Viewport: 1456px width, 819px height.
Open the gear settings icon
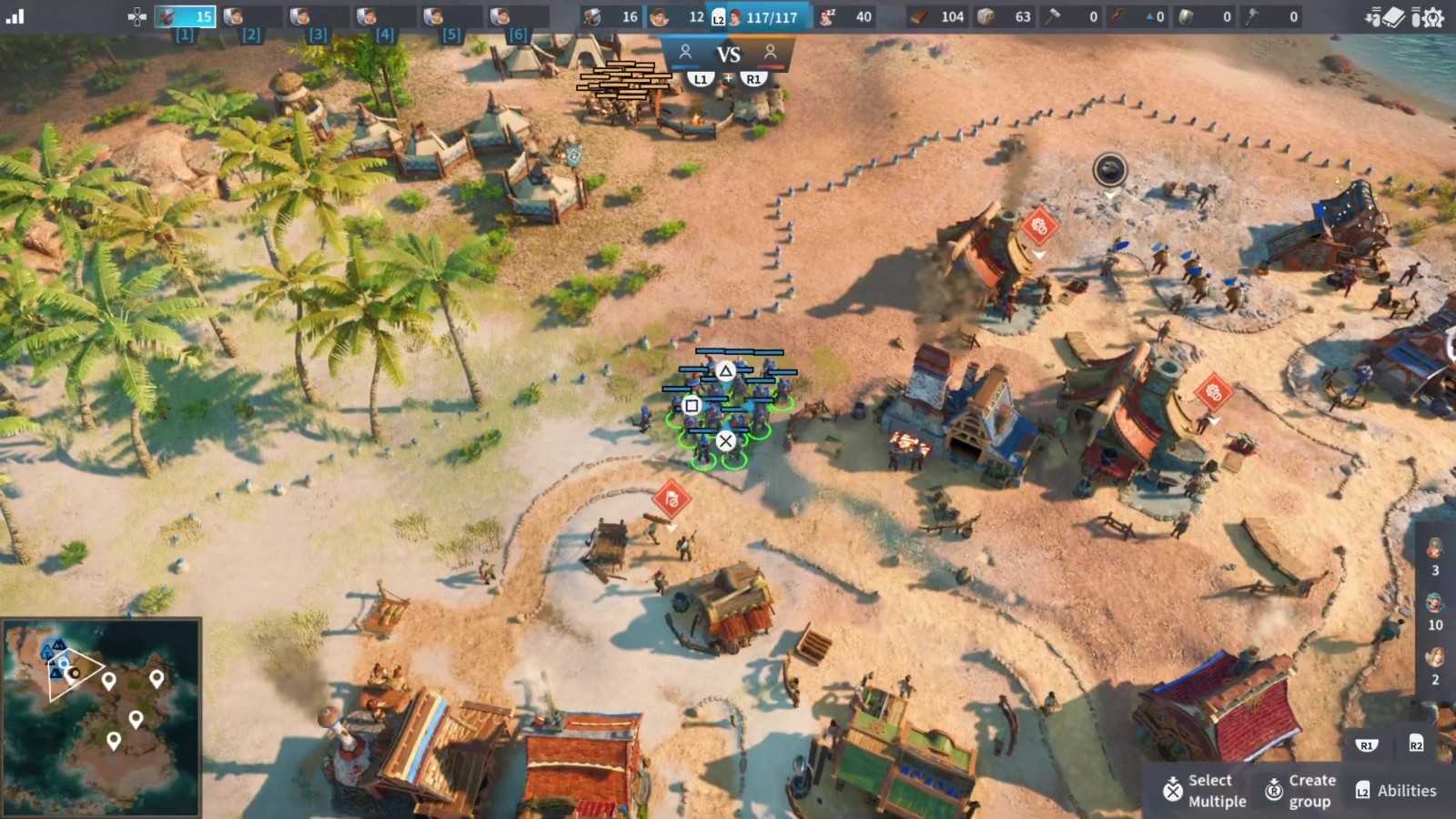pos(1432,17)
